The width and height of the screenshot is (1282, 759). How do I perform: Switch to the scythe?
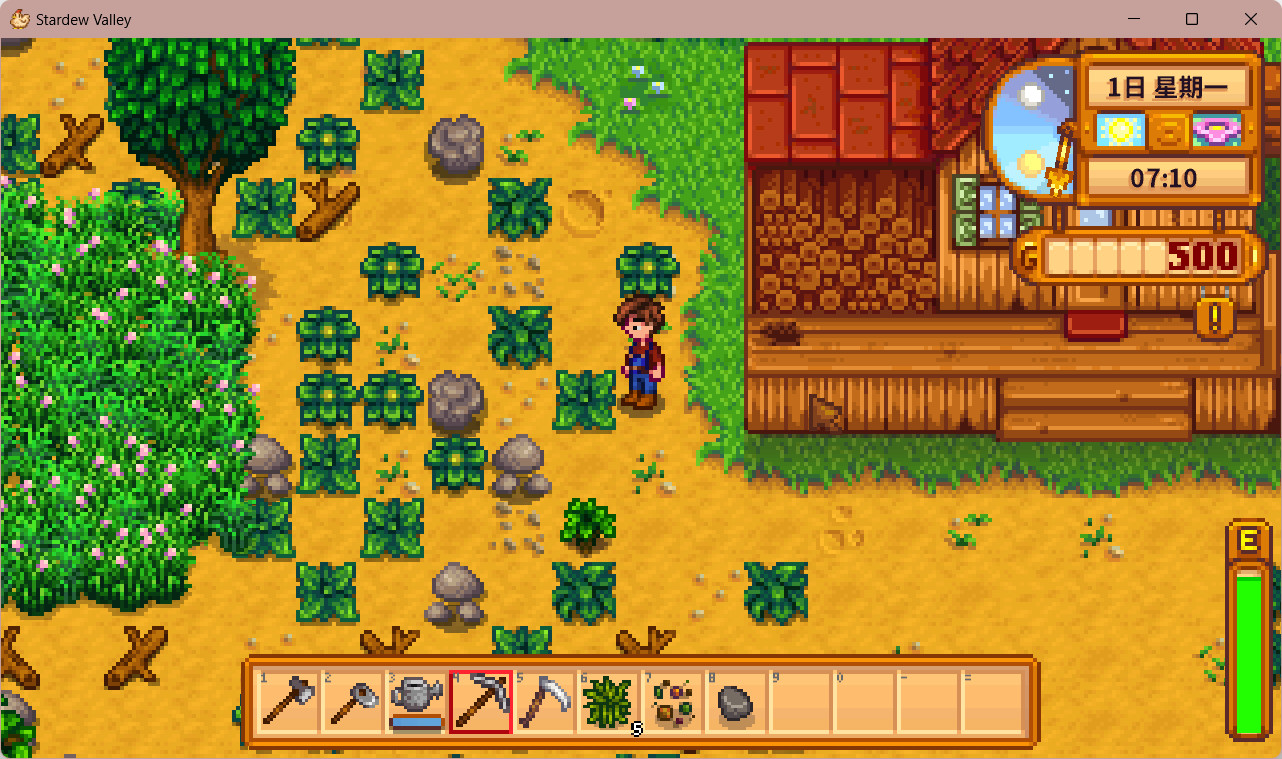[x=545, y=702]
